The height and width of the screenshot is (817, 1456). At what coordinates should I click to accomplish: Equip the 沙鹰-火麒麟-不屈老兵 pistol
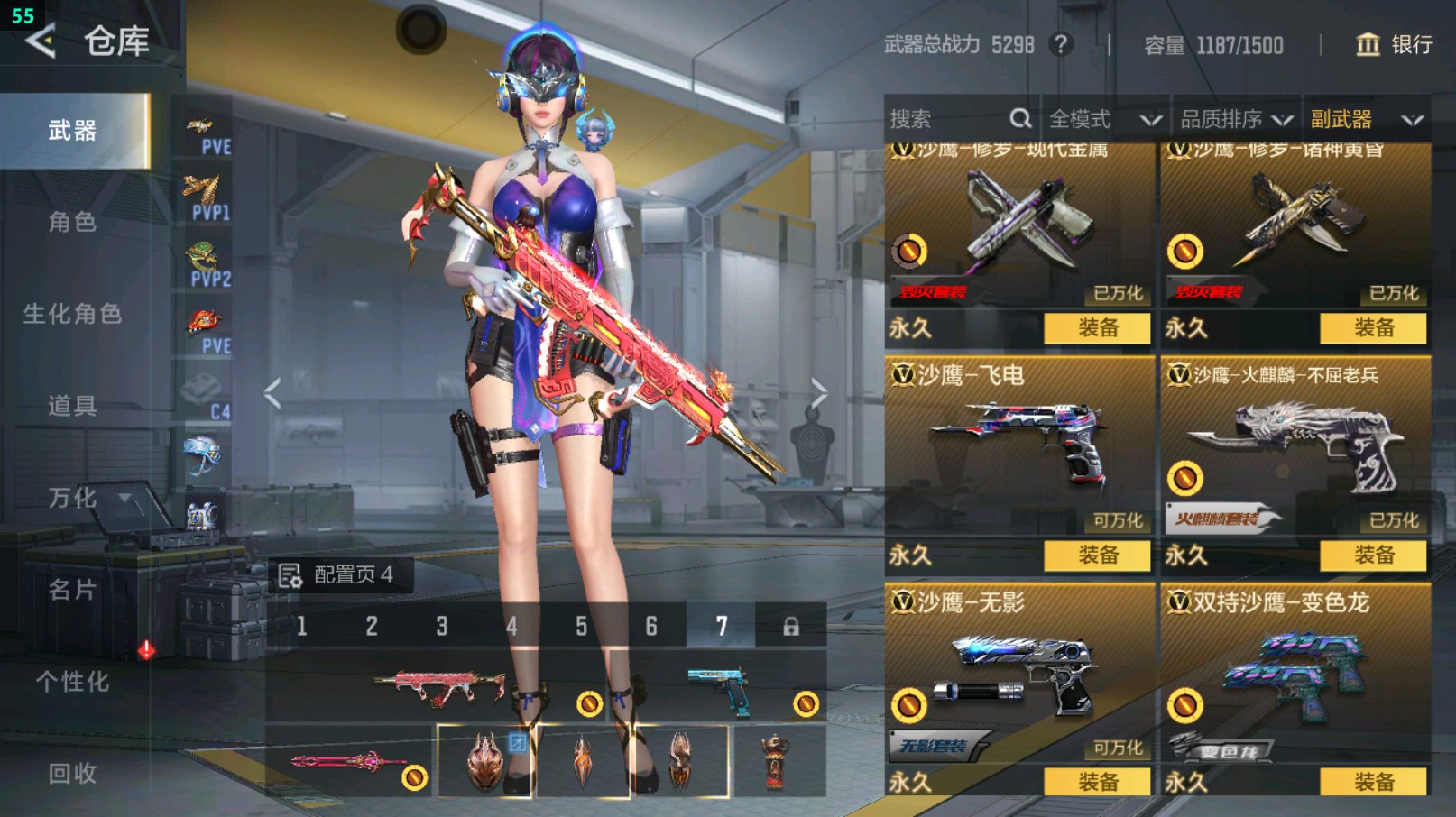pyautogui.click(x=1373, y=555)
